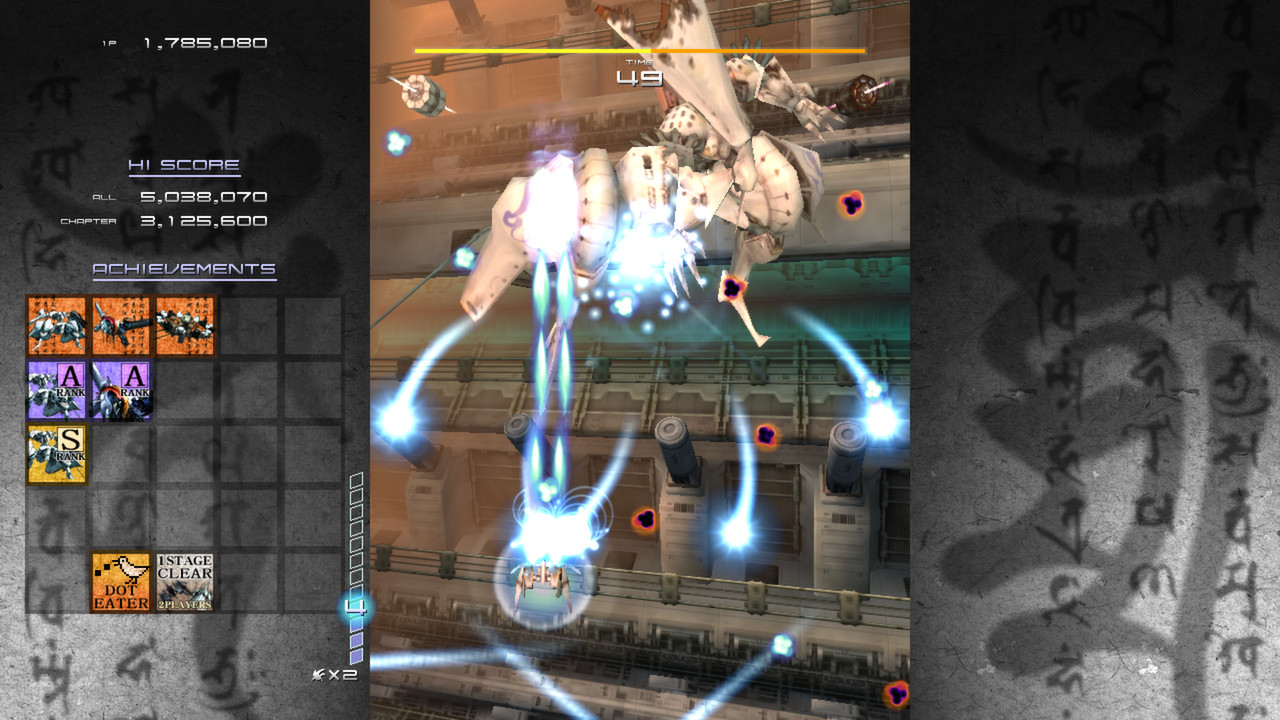Select the ACHIEVEMENTS header label
The image size is (1280, 720).
183,268
